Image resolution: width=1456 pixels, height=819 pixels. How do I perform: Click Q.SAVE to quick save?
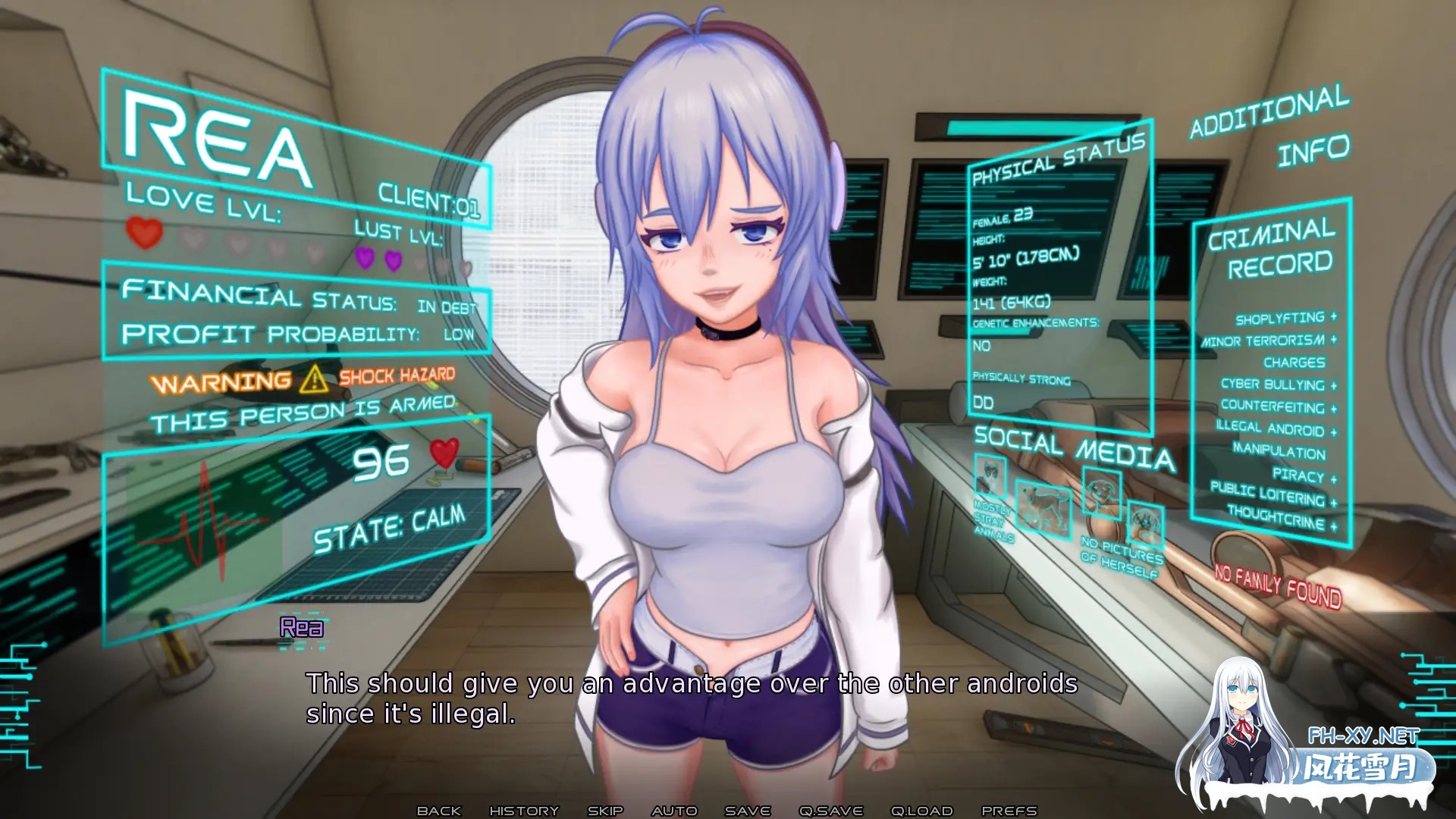[832, 810]
